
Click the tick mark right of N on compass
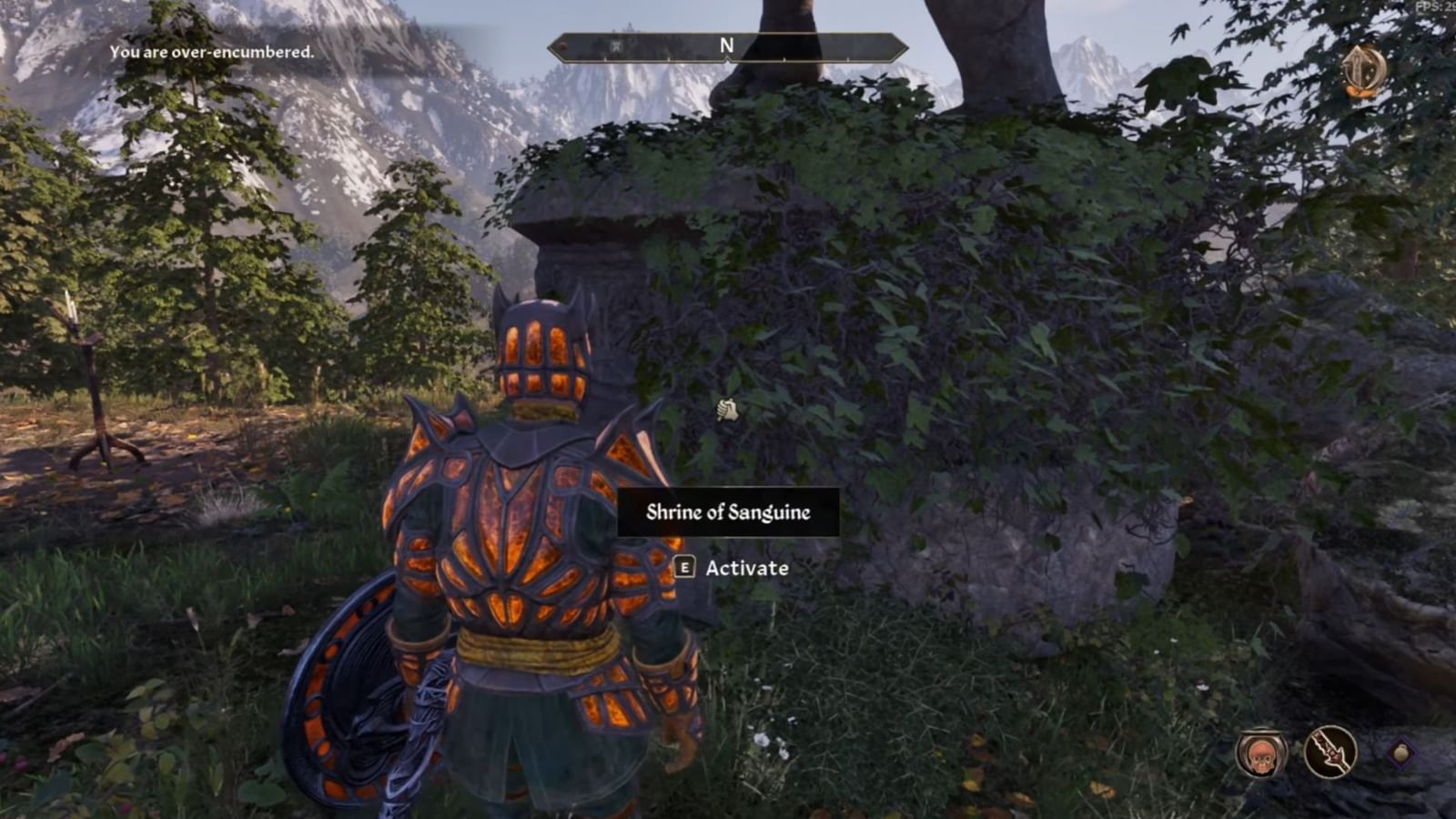tap(784, 59)
